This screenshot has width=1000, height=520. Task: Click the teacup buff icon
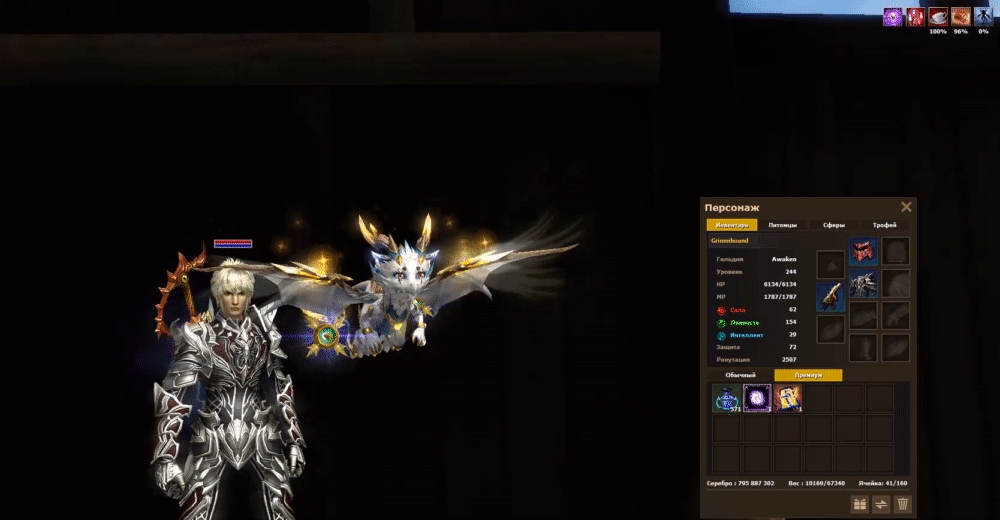click(938, 17)
